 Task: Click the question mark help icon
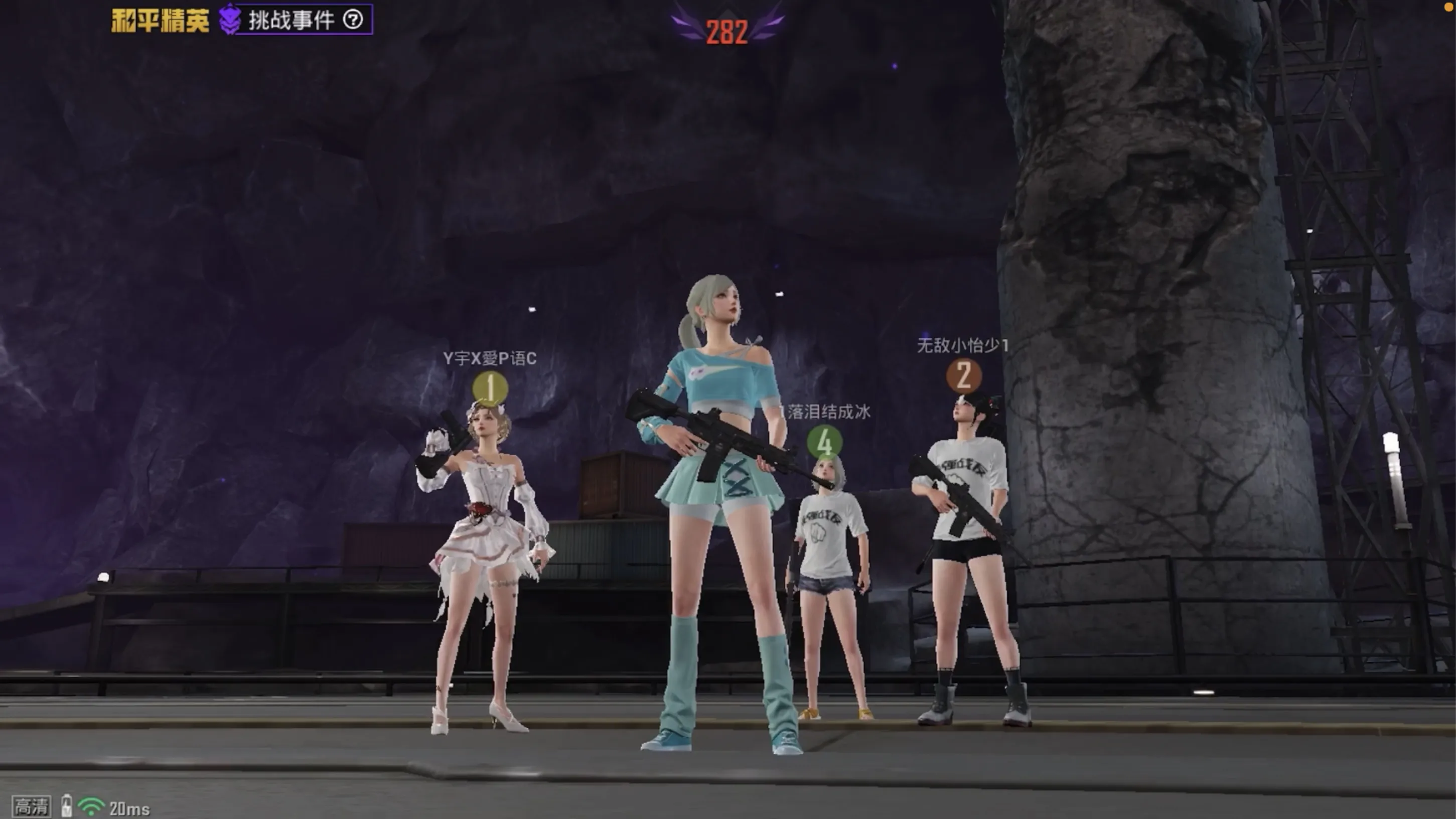[353, 21]
